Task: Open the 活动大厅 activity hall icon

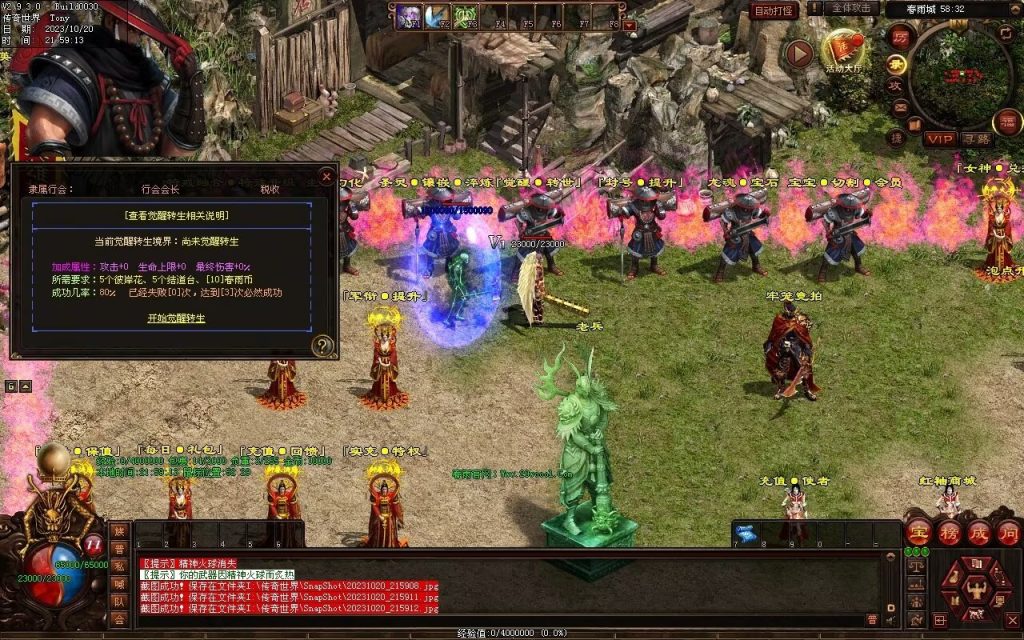Action: click(843, 52)
